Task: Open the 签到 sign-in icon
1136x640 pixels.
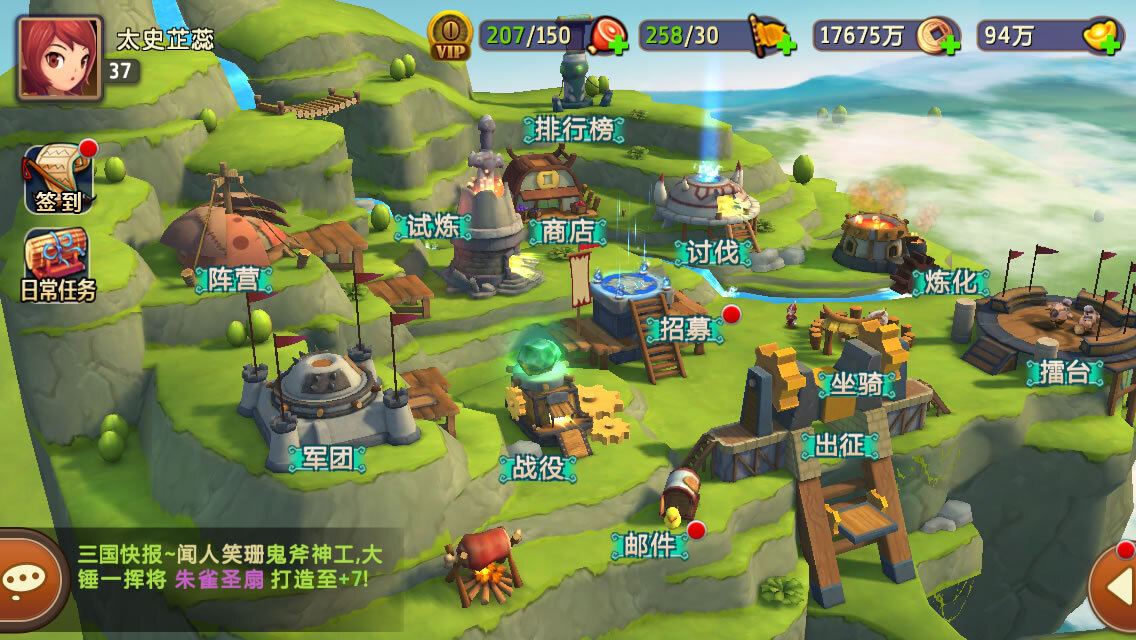Action: pyautogui.click(x=59, y=180)
